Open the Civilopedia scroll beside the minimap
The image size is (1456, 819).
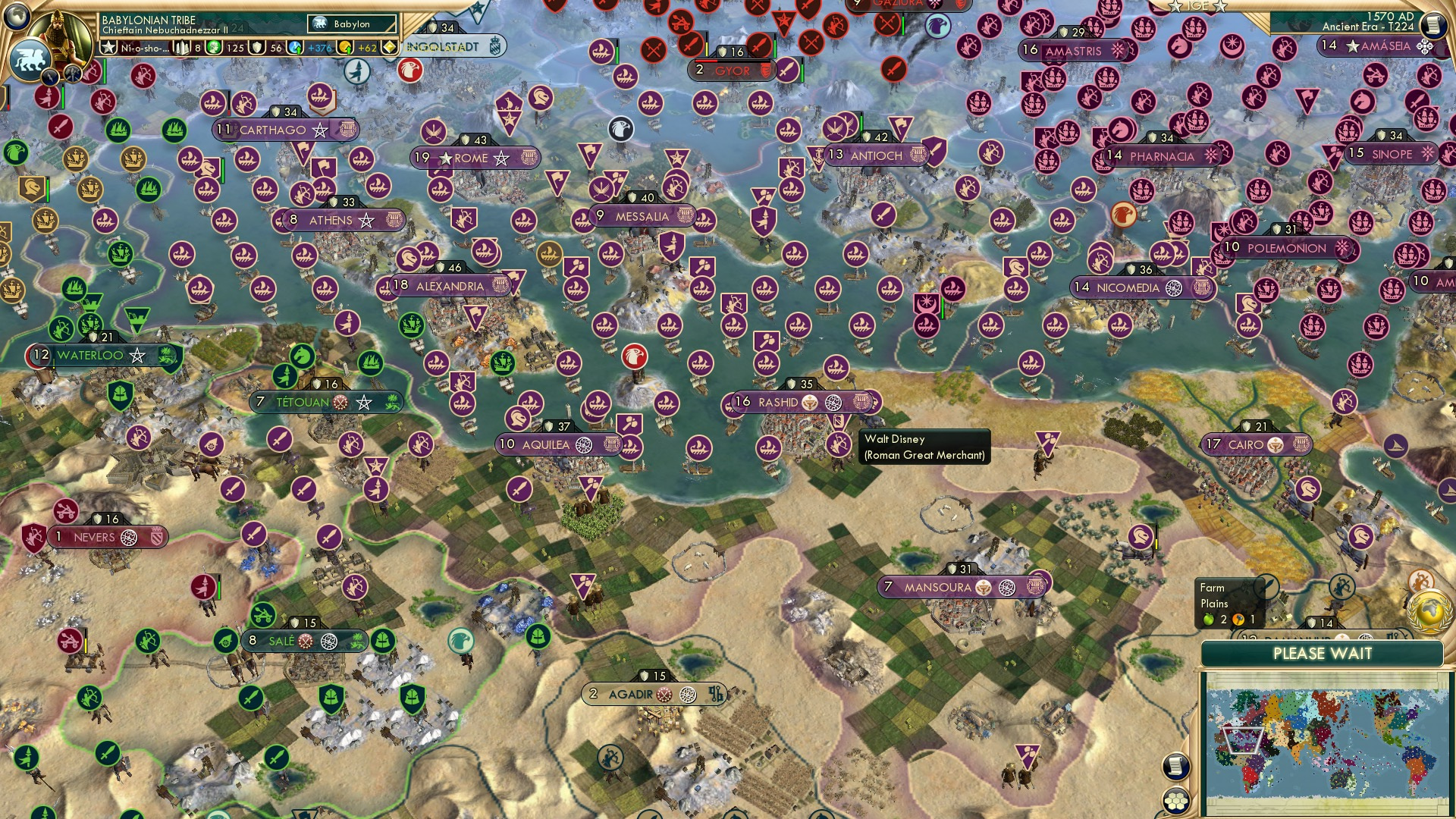[x=1175, y=766]
